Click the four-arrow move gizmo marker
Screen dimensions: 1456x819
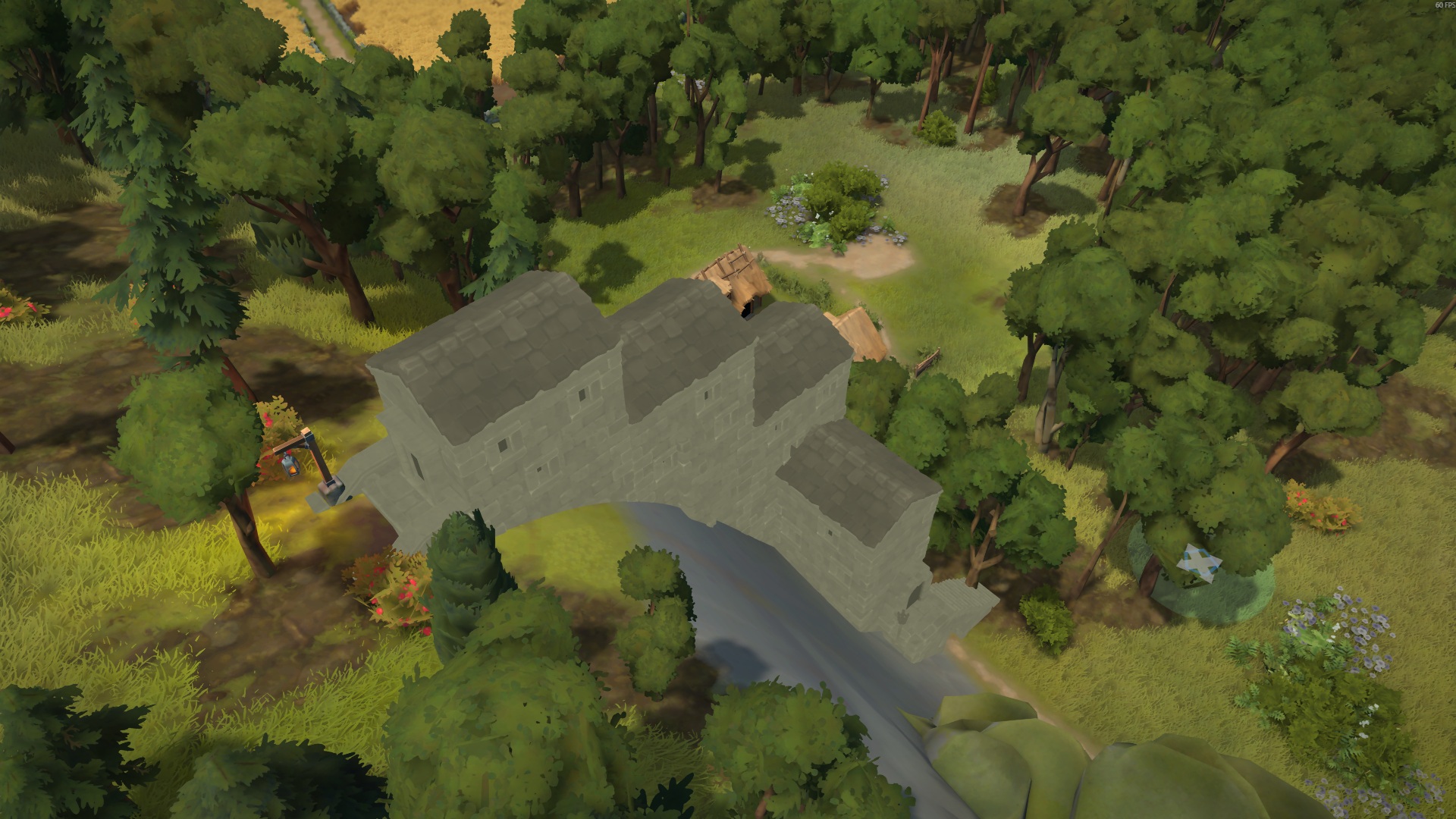1199,563
